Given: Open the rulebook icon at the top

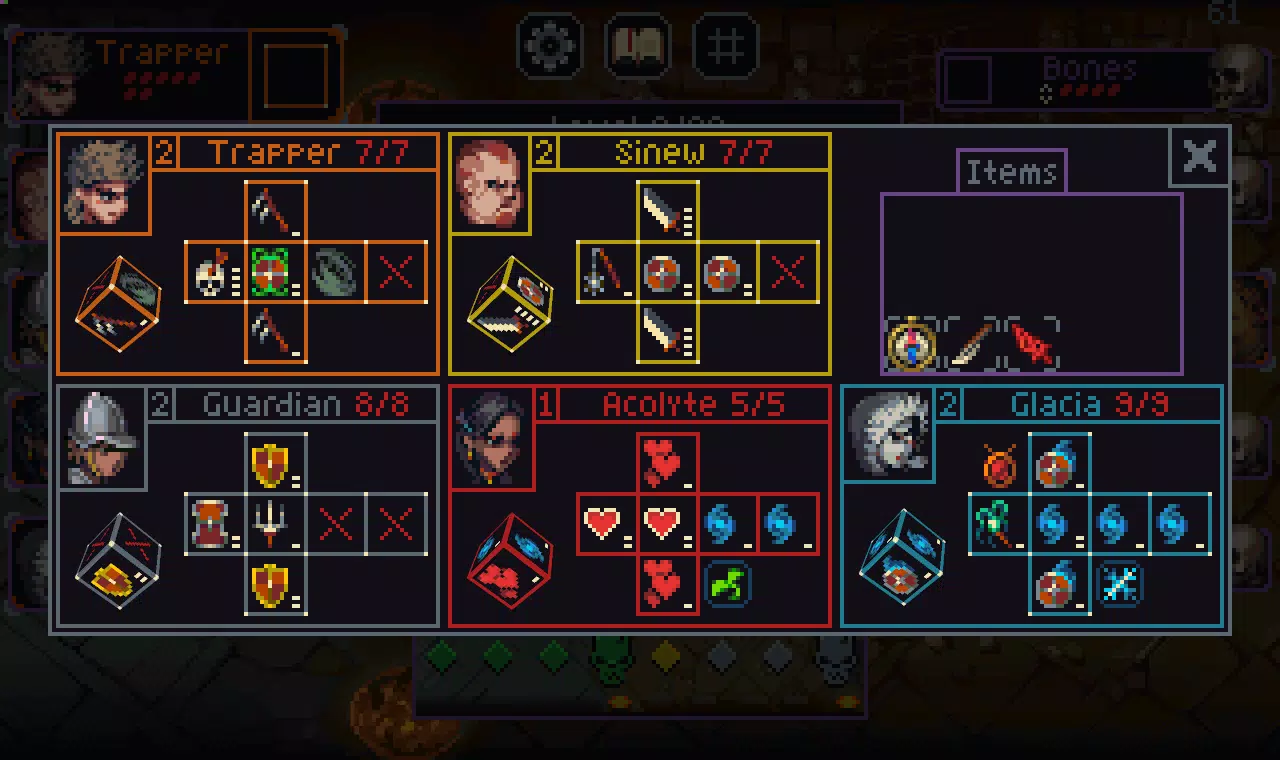Looking at the screenshot, I should (x=637, y=44).
